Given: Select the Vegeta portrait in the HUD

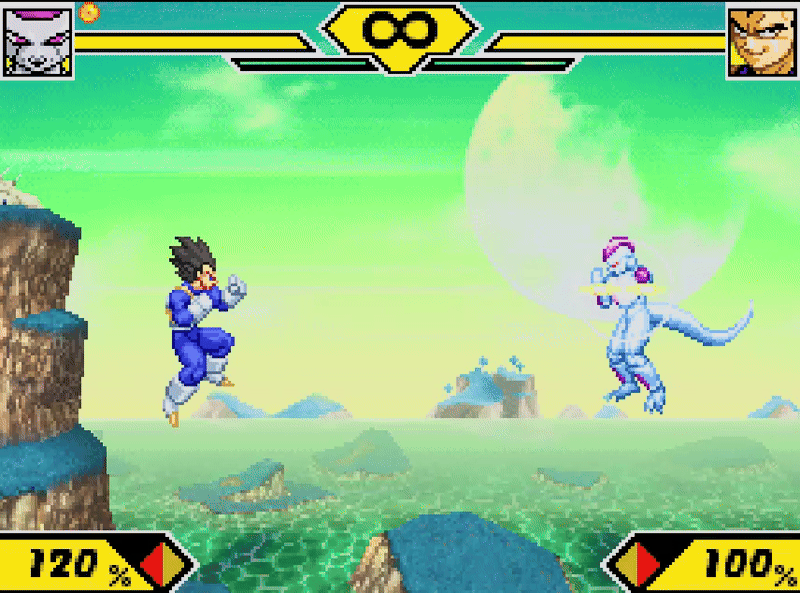Looking at the screenshot, I should (761, 41).
